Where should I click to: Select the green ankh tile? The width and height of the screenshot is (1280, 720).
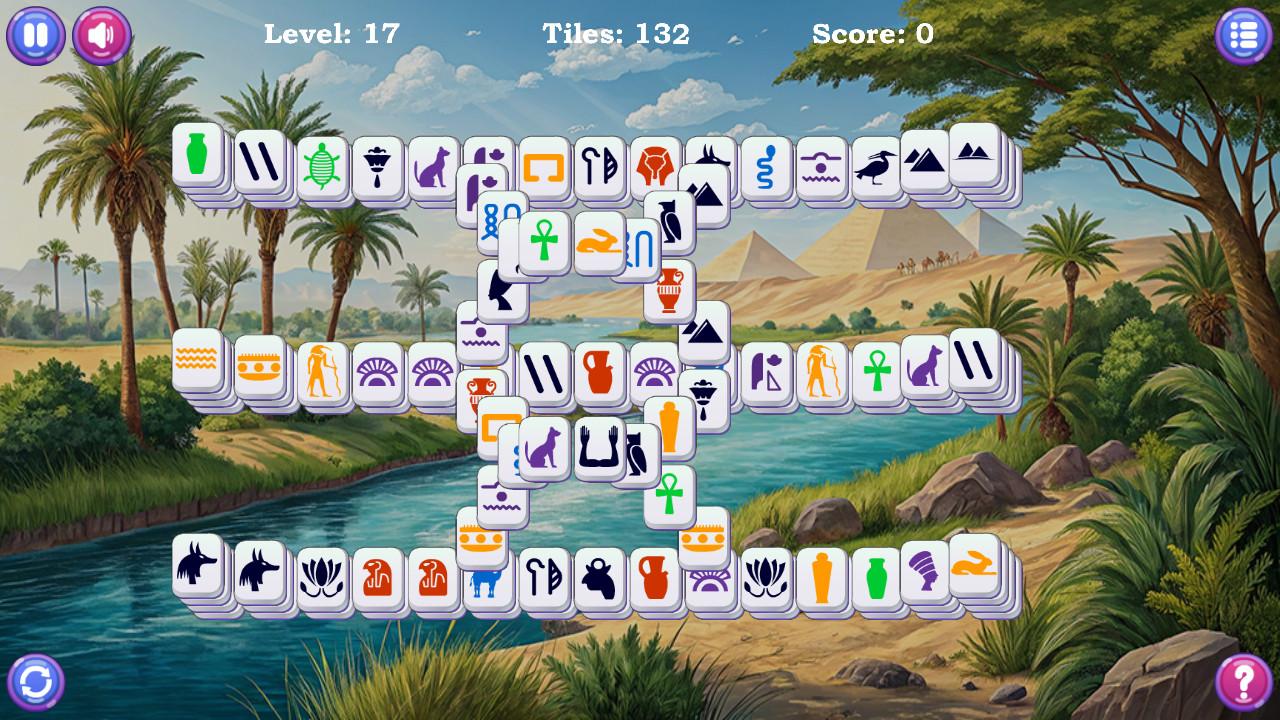coord(545,240)
